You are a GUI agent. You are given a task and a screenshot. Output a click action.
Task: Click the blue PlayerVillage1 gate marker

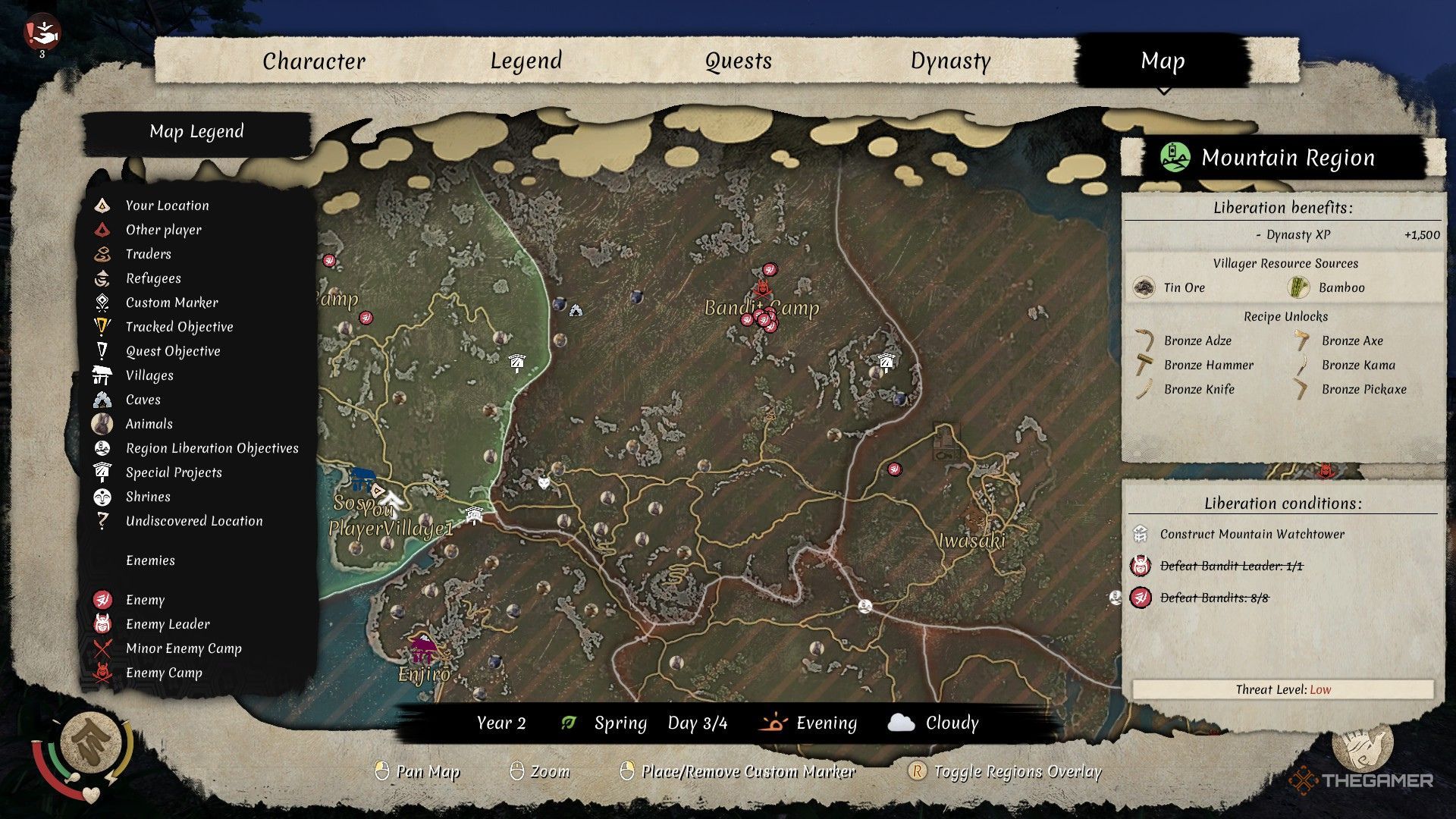tap(362, 479)
